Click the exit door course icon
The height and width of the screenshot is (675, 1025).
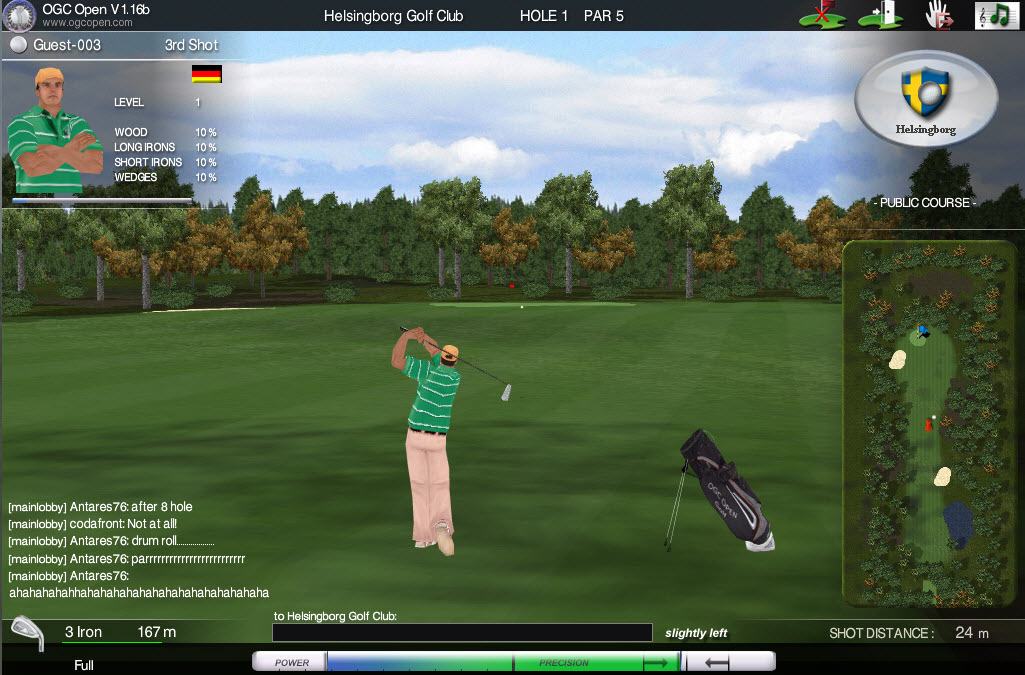880,15
